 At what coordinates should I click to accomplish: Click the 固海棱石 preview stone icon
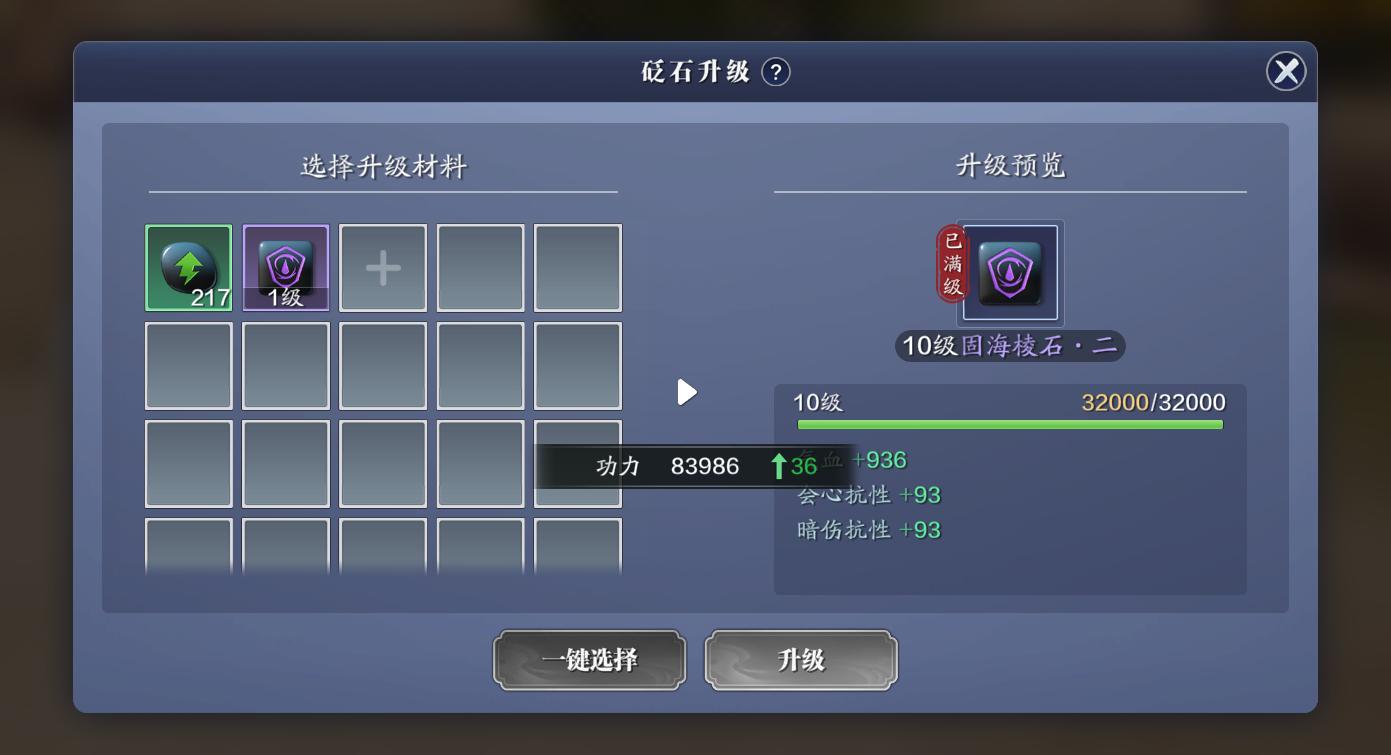[x=1009, y=273]
